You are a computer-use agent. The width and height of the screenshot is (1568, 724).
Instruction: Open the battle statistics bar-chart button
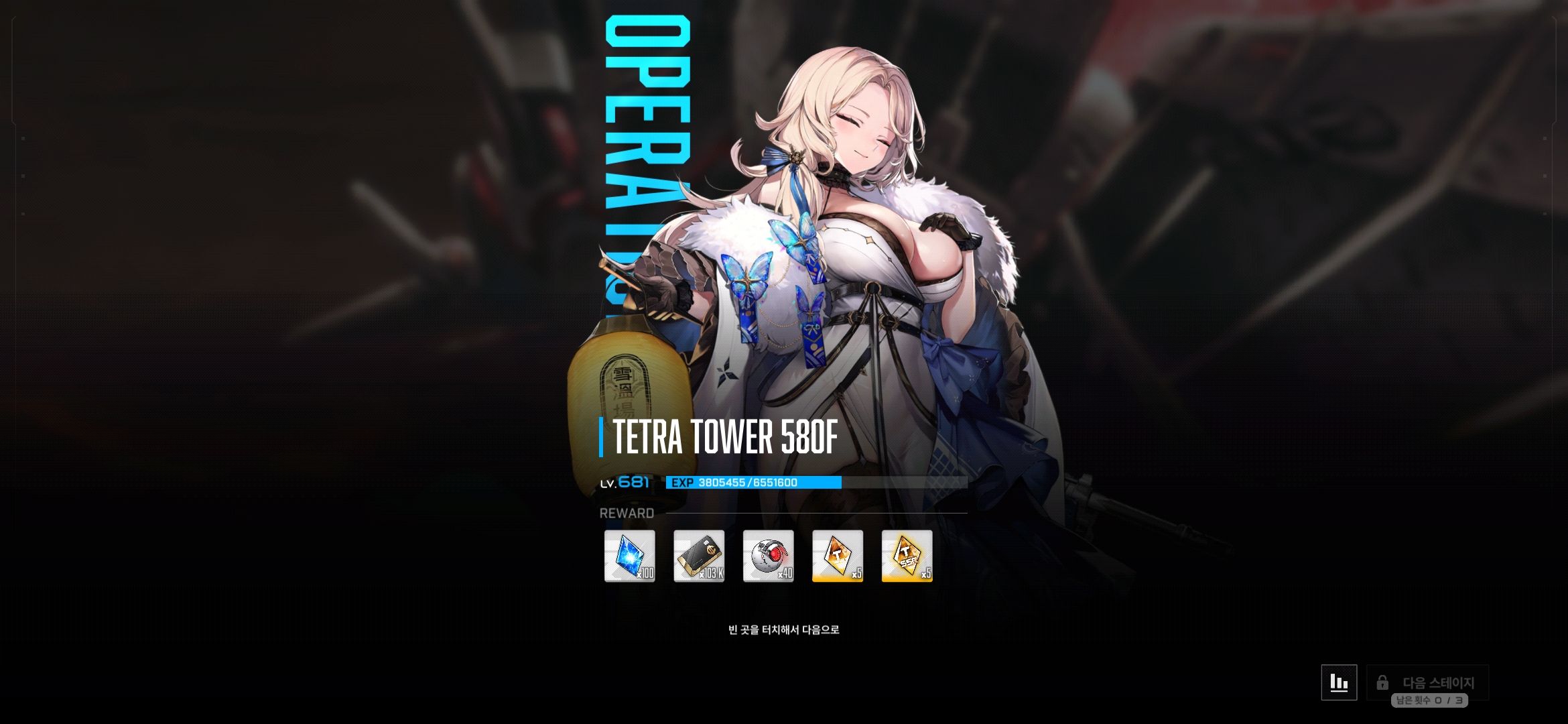pos(1339,682)
